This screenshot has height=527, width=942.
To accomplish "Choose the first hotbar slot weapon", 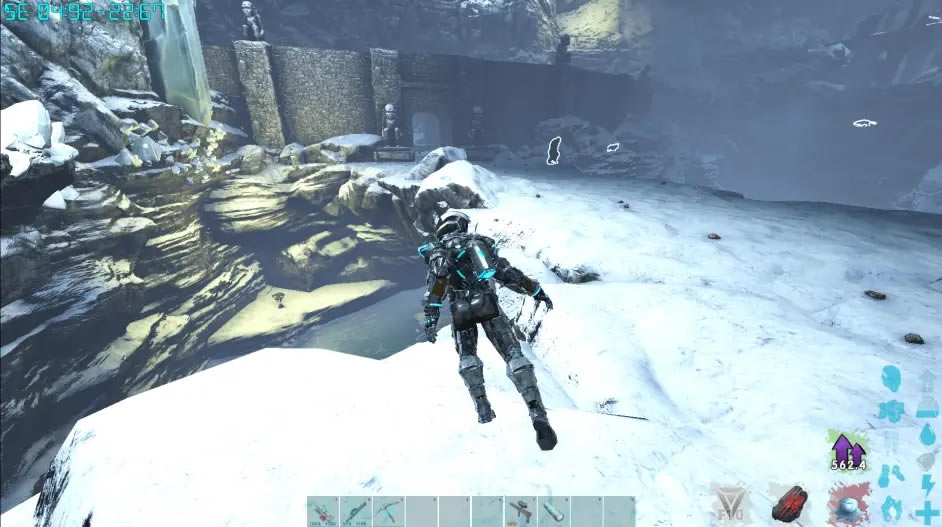I will point(322,511).
